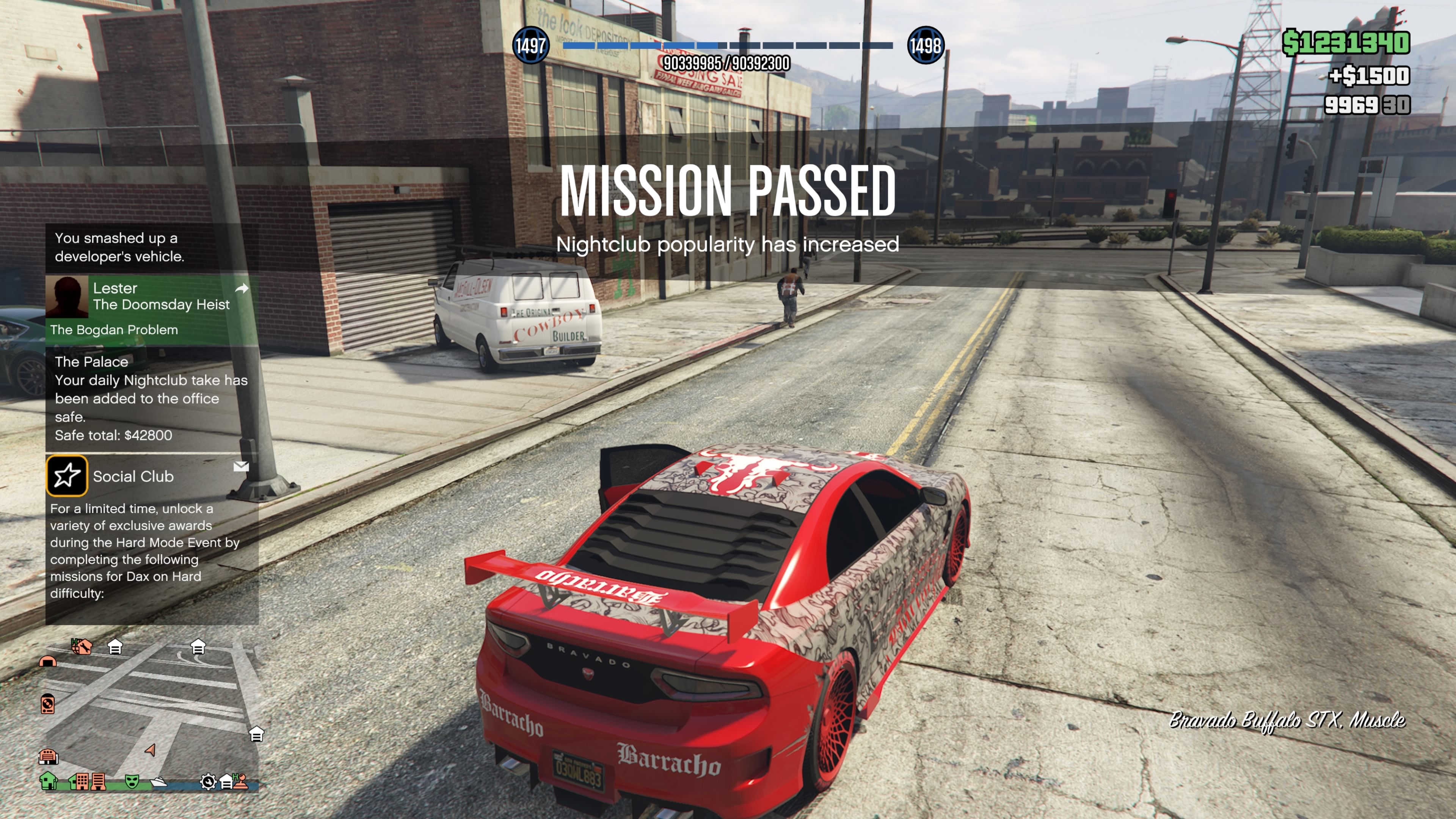1456x819 pixels.
Task: Select the Social Club message notification
Action: click(x=152, y=537)
